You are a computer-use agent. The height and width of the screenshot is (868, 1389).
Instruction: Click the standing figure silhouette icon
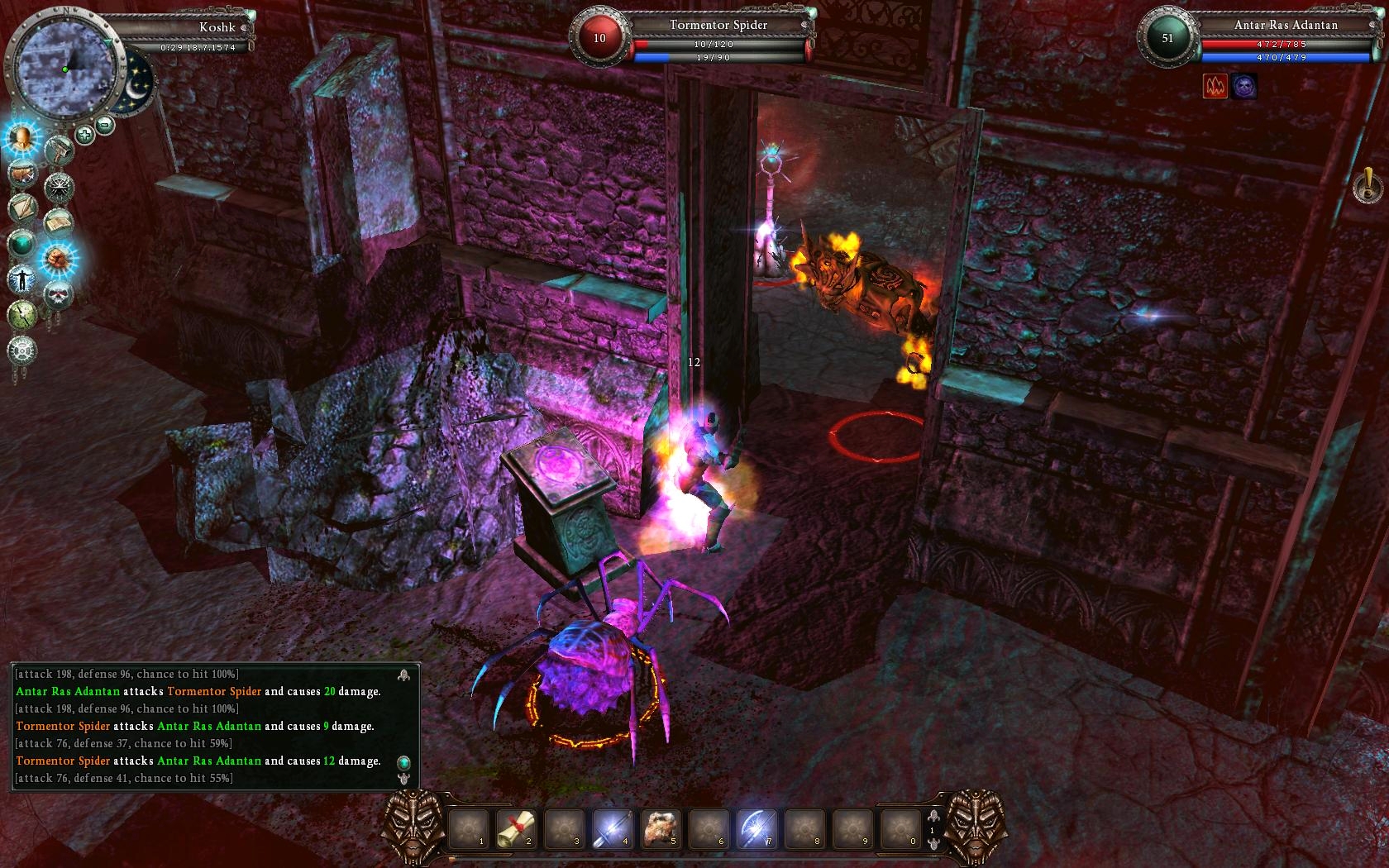22,279
